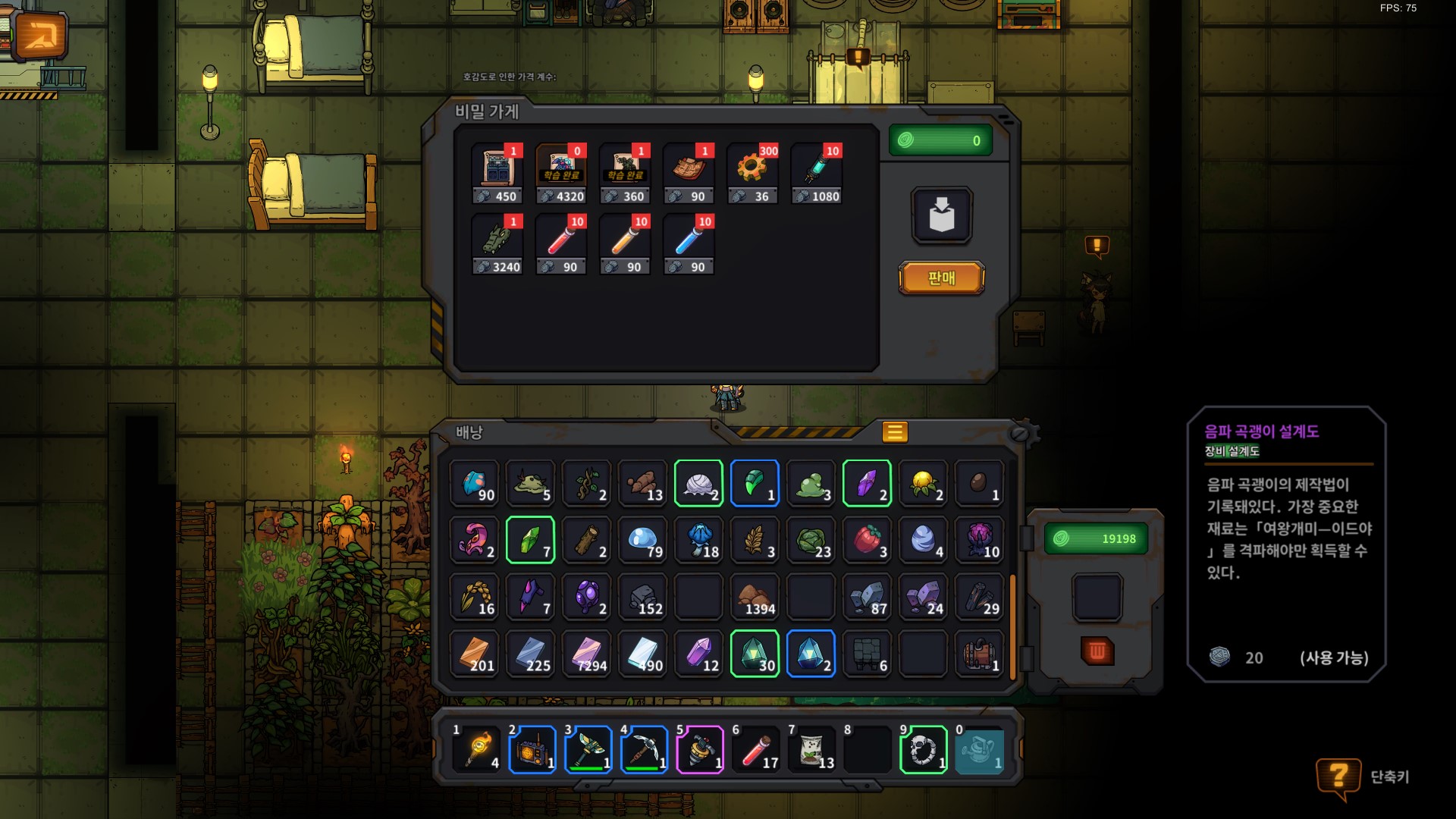Select the red potion hotbar slot
This screenshot has width=1456, height=819.
tap(756, 750)
